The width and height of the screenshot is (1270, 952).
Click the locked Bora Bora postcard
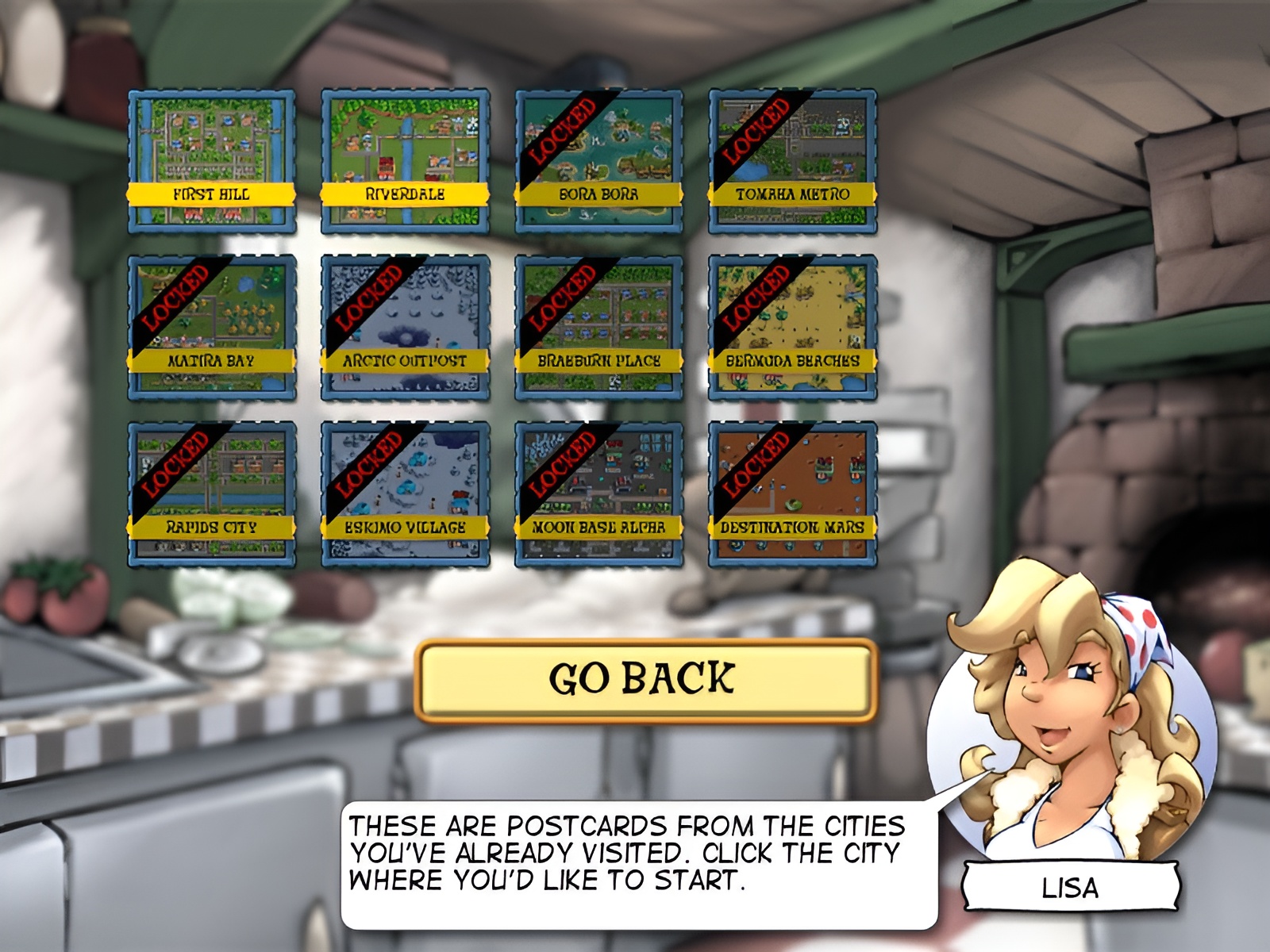click(598, 161)
